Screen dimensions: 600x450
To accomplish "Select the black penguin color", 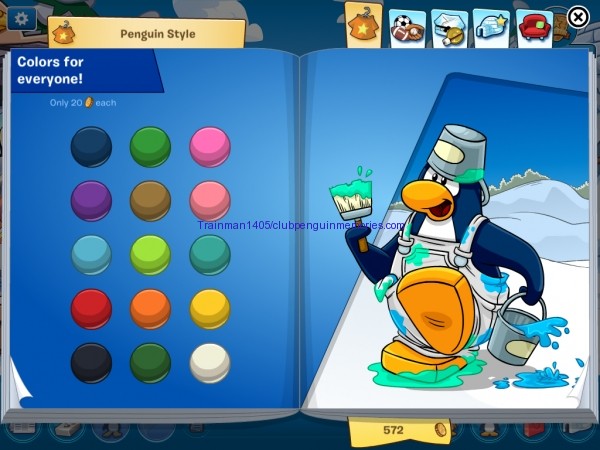I will [x=91, y=362].
